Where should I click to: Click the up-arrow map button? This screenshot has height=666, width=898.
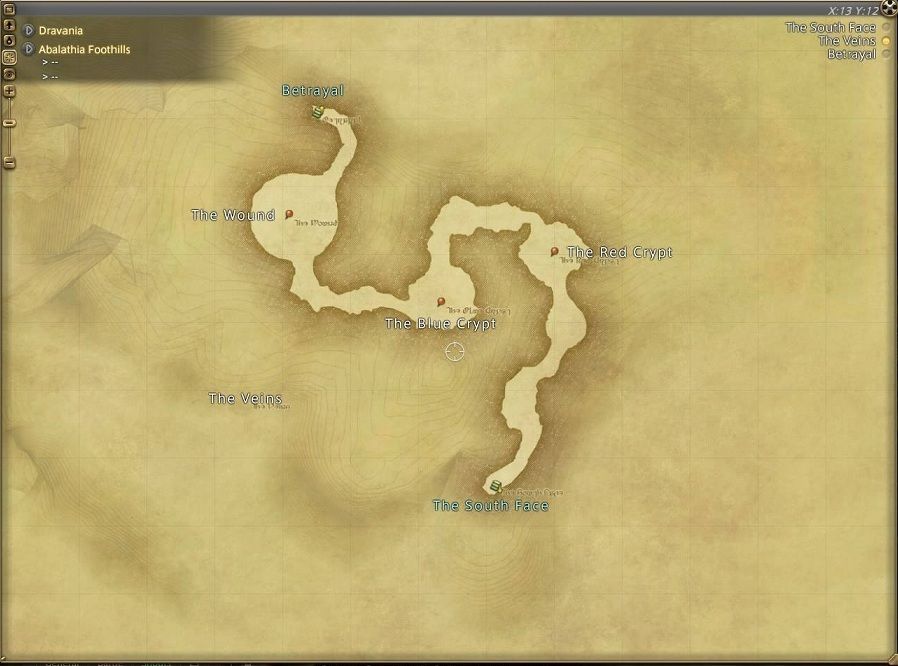tap(9, 25)
